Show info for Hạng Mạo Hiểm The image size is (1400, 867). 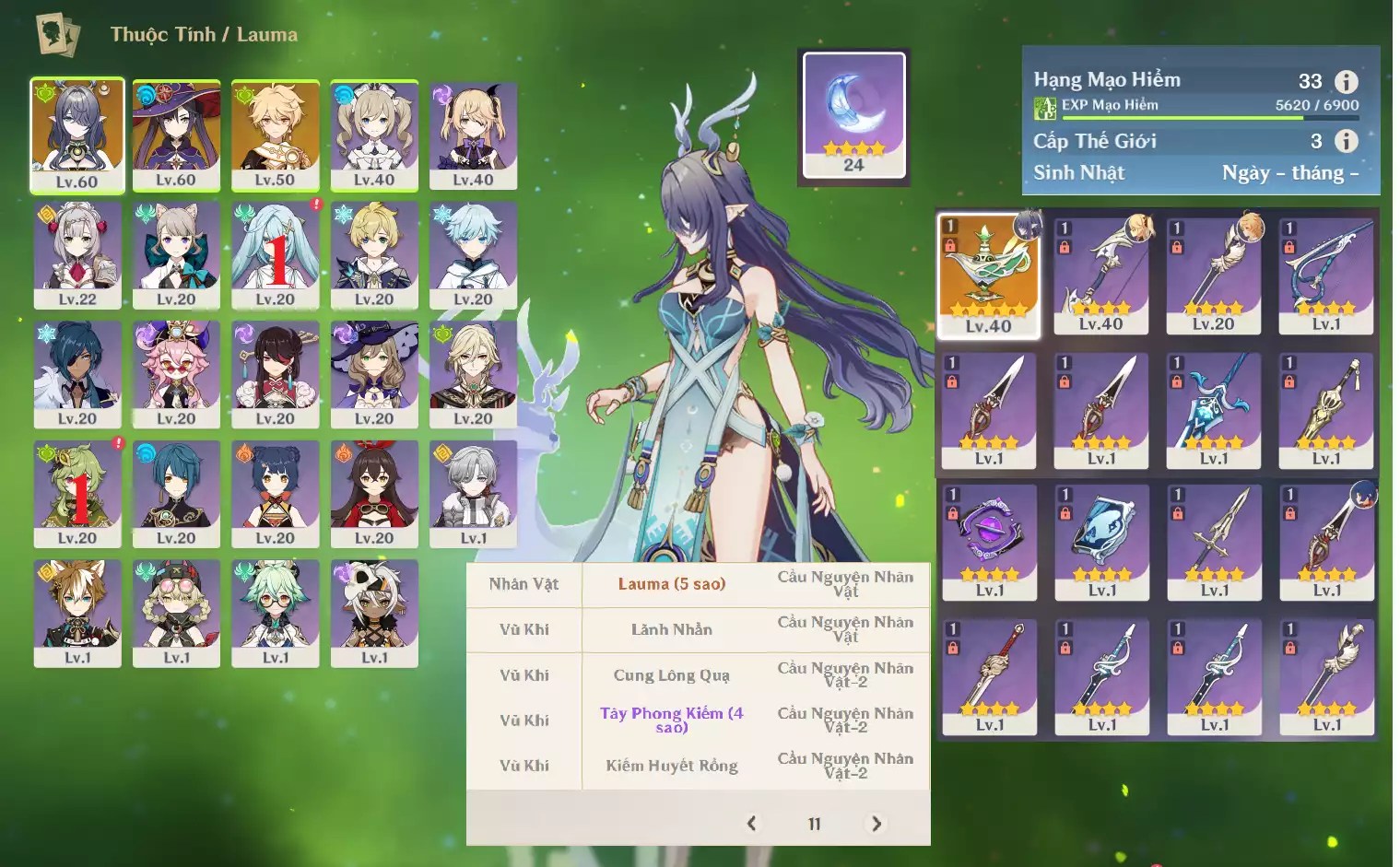pos(1347,81)
